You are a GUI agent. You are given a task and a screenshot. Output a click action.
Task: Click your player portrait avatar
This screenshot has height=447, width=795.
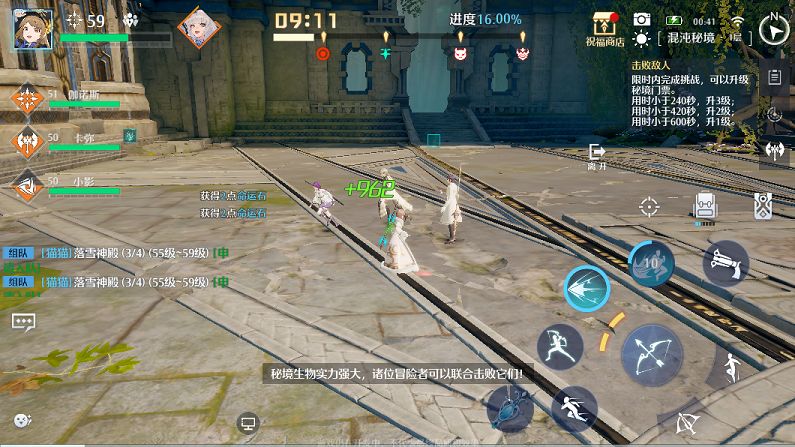[x=32, y=28]
